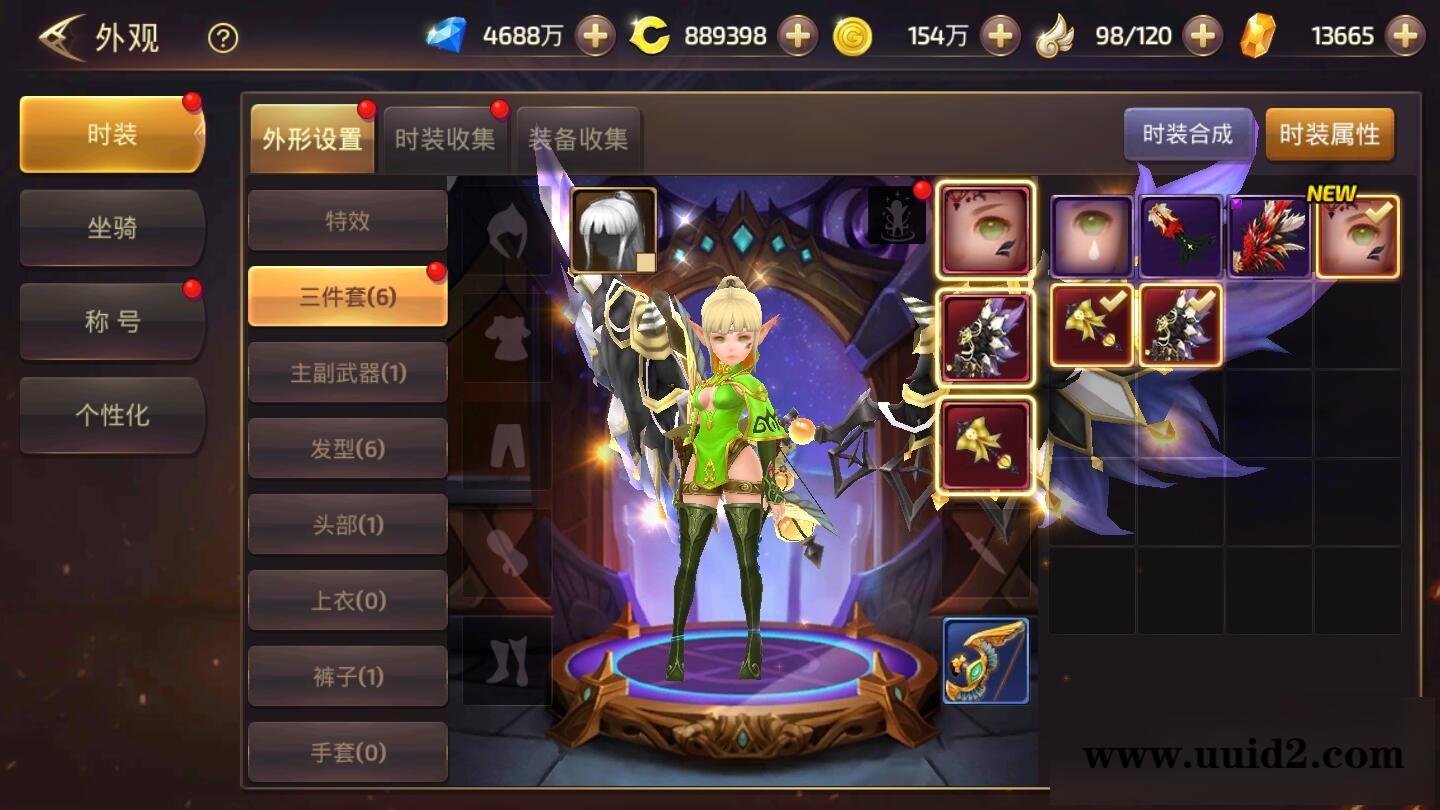This screenshot has height=810, width=1440.
Task: Open 时装属性 fashion attributes
Action: pos(1330,133)
